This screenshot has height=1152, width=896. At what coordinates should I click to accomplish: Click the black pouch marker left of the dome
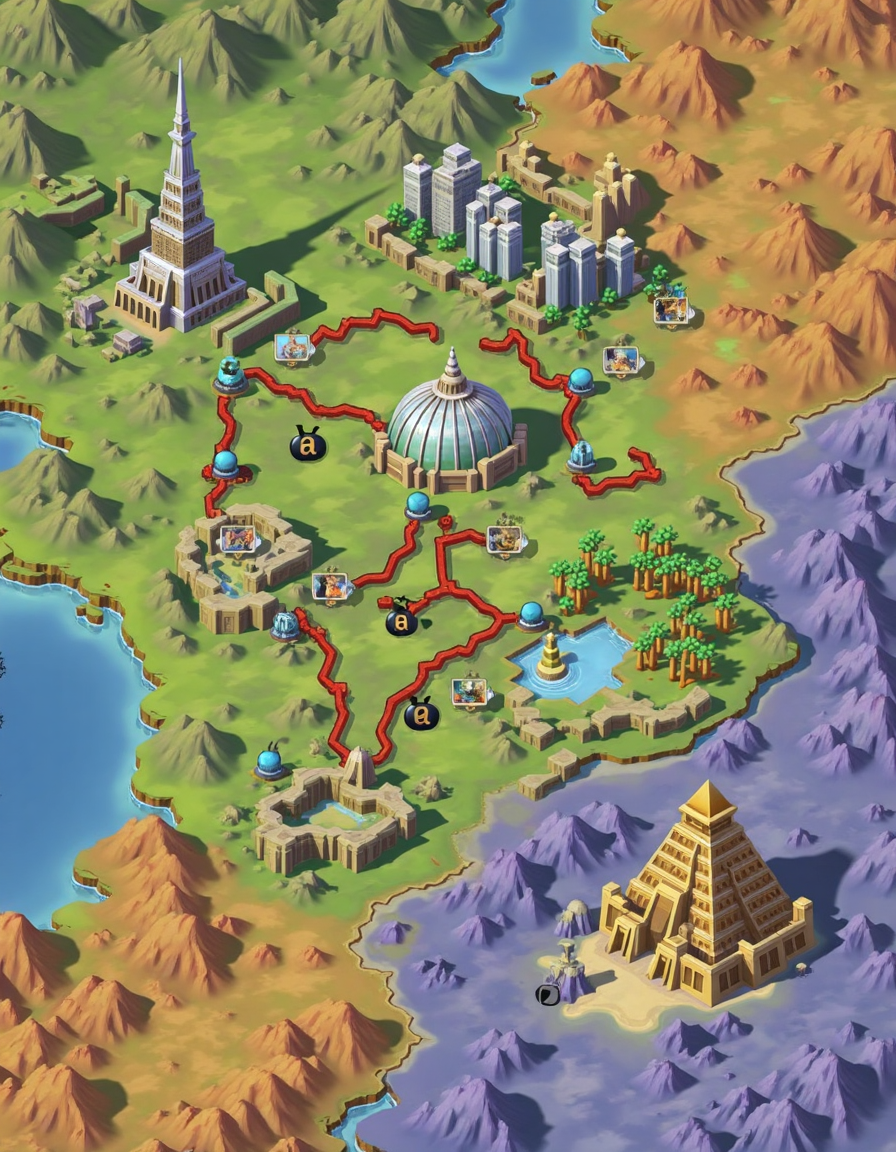(x=307, y=444)
